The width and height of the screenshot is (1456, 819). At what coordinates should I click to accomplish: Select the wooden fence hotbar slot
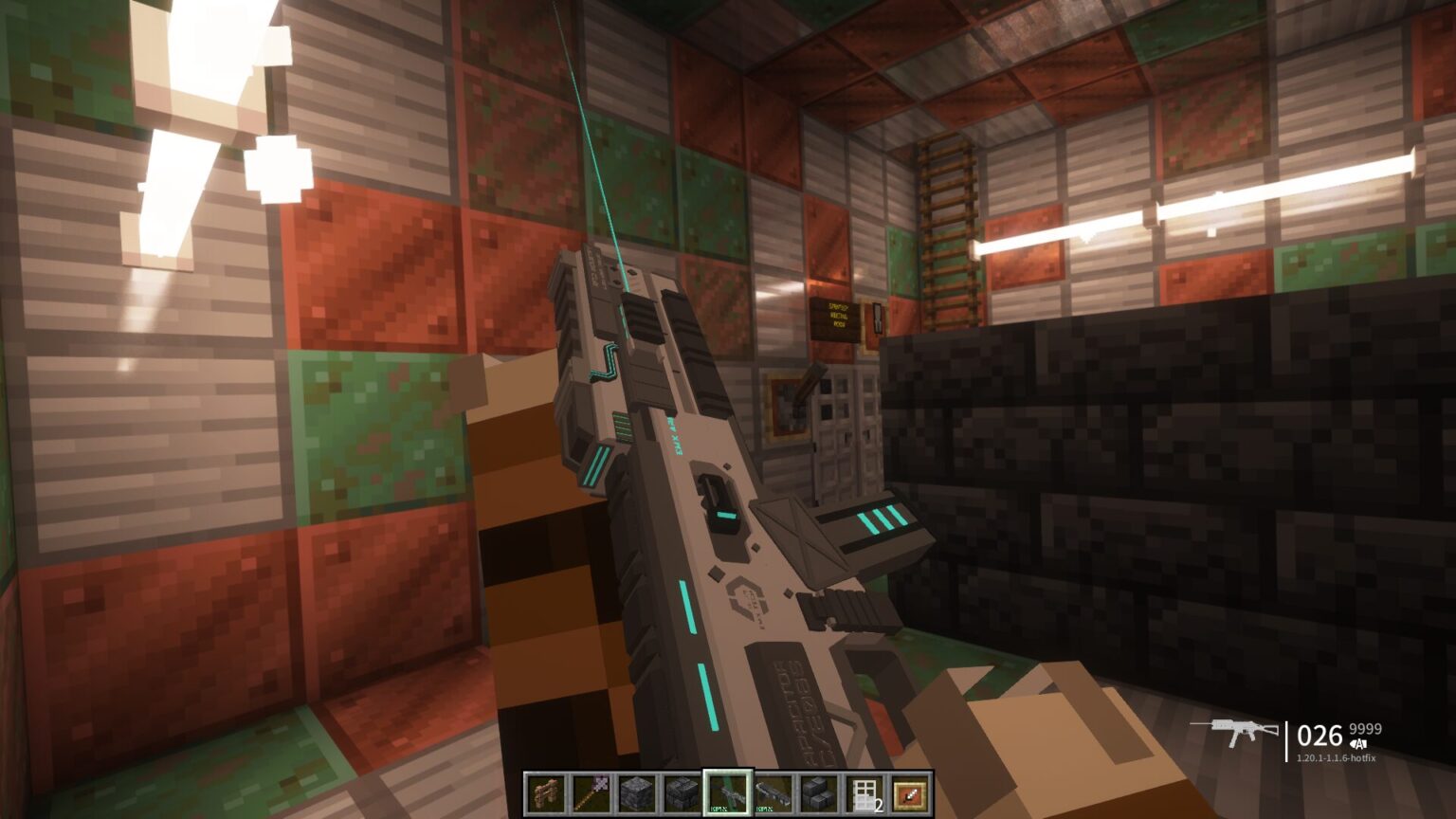546,793
